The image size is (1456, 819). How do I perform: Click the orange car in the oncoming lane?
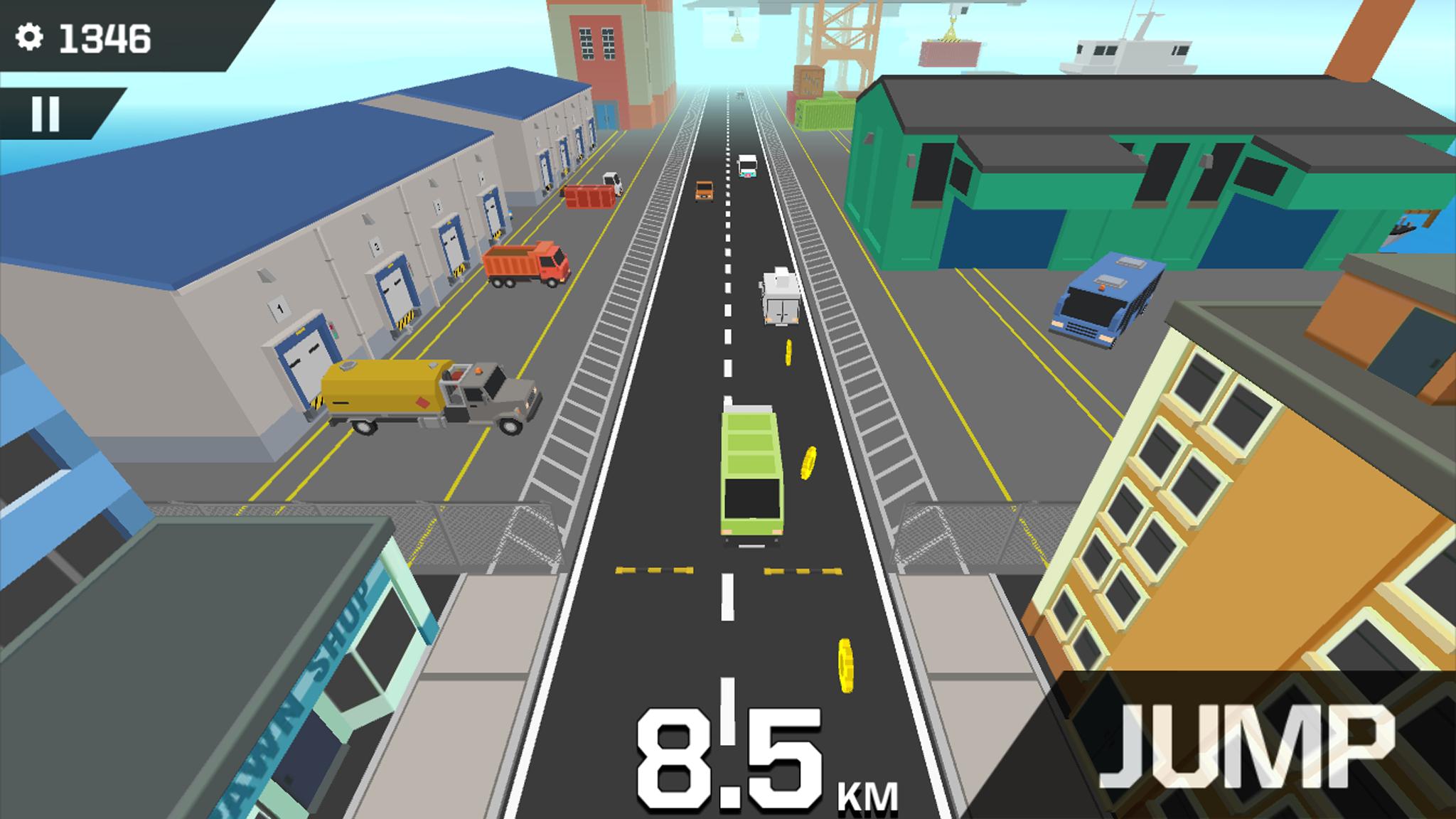coord(703,191)
